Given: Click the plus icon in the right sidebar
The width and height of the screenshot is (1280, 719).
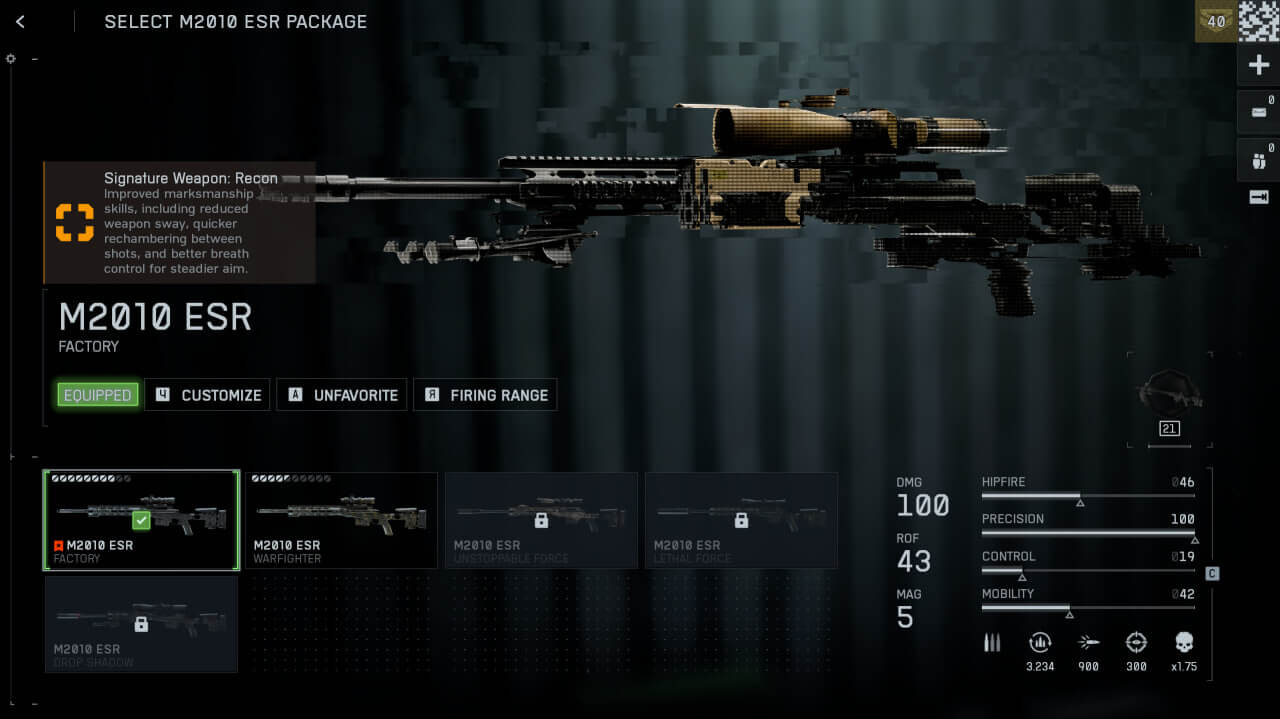Looking at the screenshot, I should click(1258, 66).
